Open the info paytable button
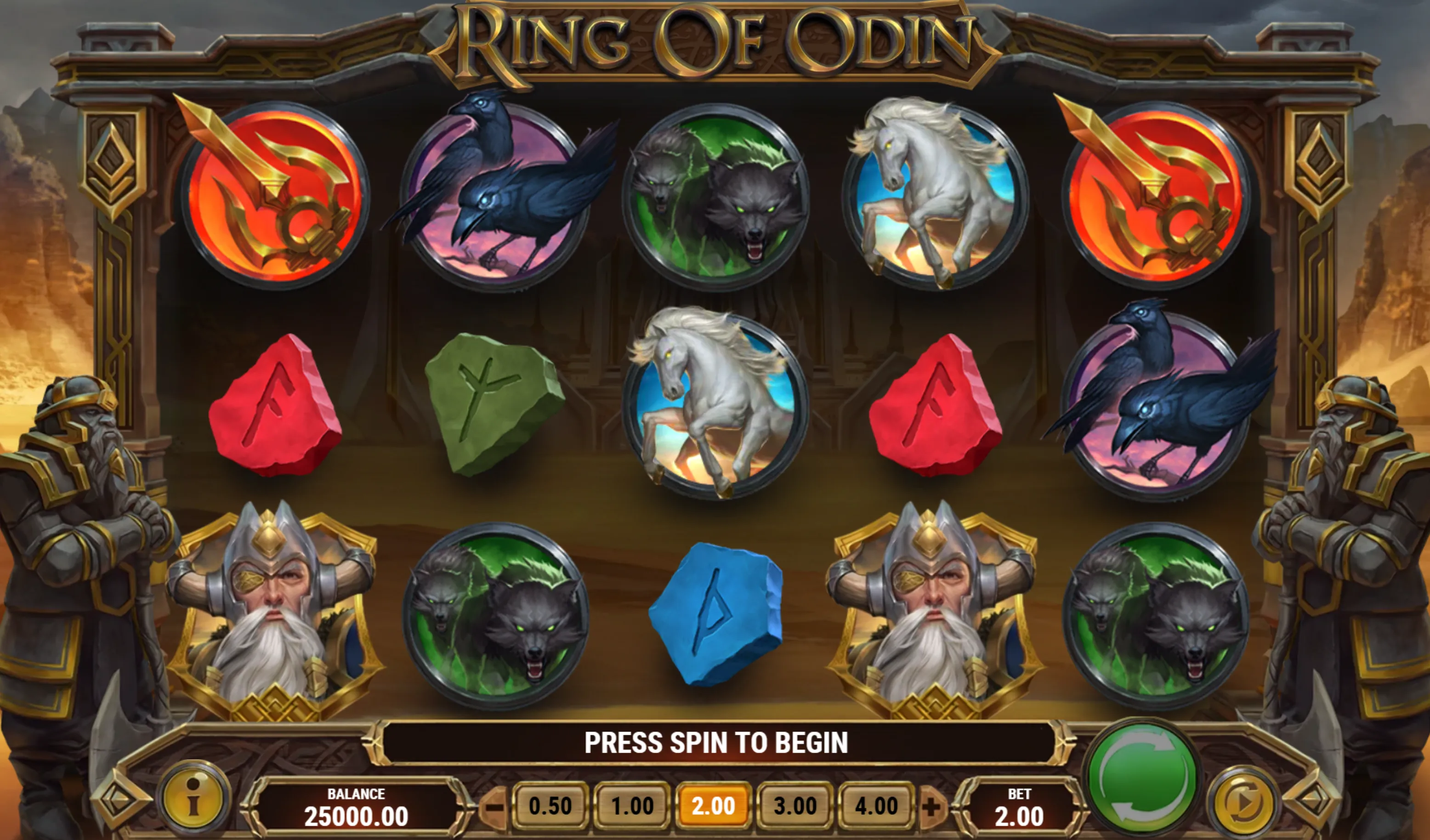Viewport: 1430px width, 840px height. pyautogui.click(x=194, y=797)
